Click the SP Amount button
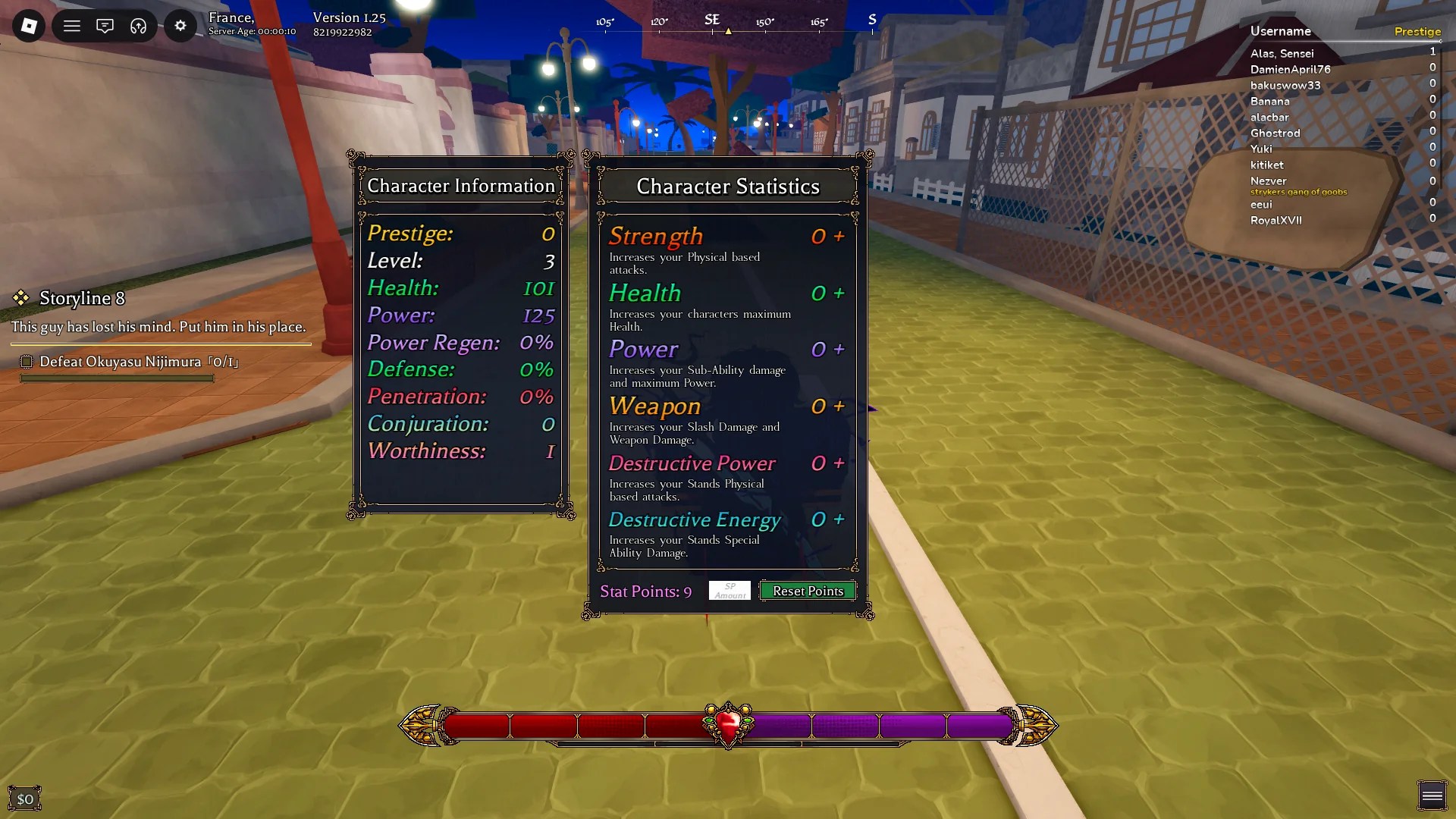Image resolution: width=1456 pixels, height=819 pixels. 729,590
